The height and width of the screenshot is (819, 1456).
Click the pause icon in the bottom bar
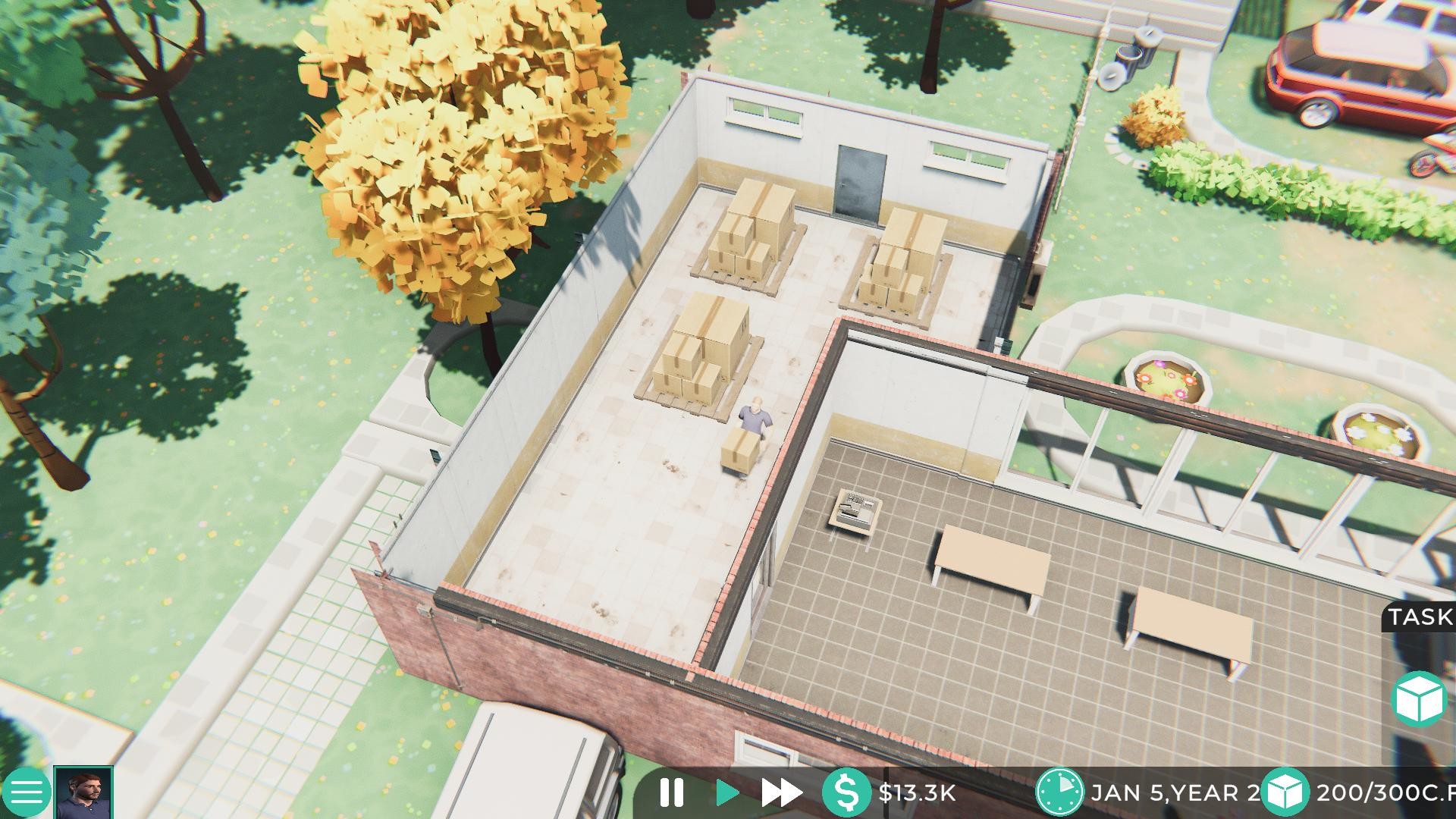coord(670,793)
